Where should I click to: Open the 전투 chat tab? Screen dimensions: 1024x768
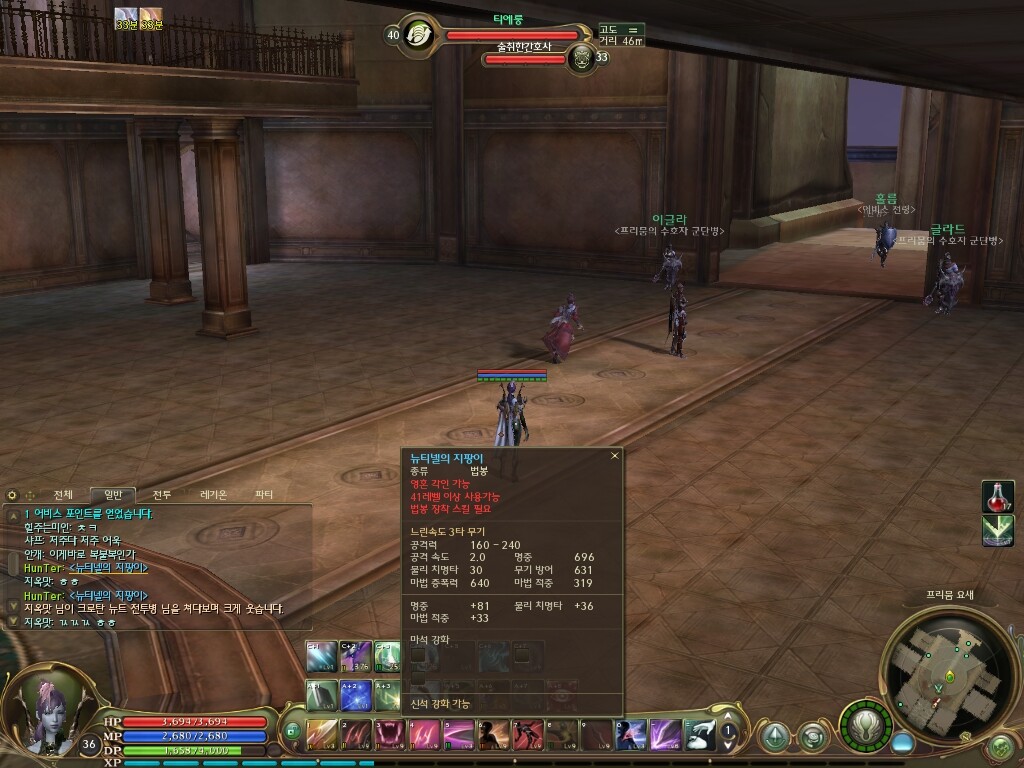point(162,495)
